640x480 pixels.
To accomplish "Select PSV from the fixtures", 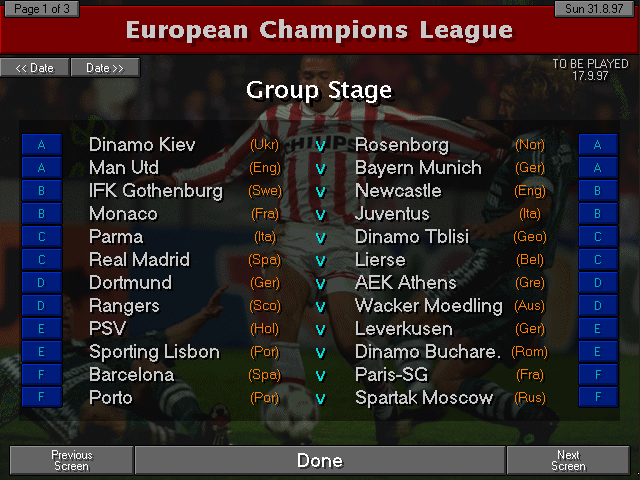I will [x=107, y=329].
